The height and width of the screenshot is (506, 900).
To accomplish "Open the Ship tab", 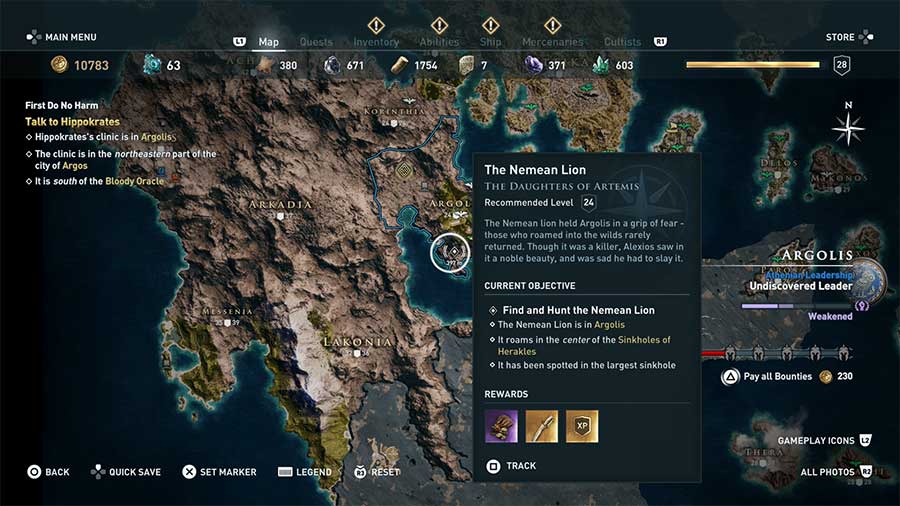I will pos(490,42).
